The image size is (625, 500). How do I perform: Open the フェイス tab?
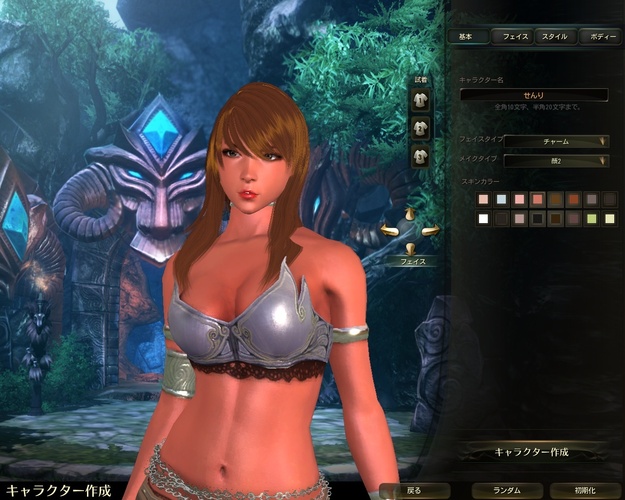point(515,36)
